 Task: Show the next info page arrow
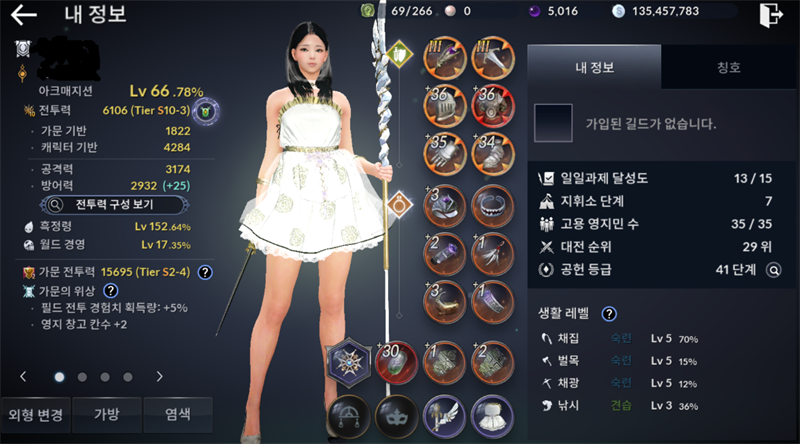(159, 377)
